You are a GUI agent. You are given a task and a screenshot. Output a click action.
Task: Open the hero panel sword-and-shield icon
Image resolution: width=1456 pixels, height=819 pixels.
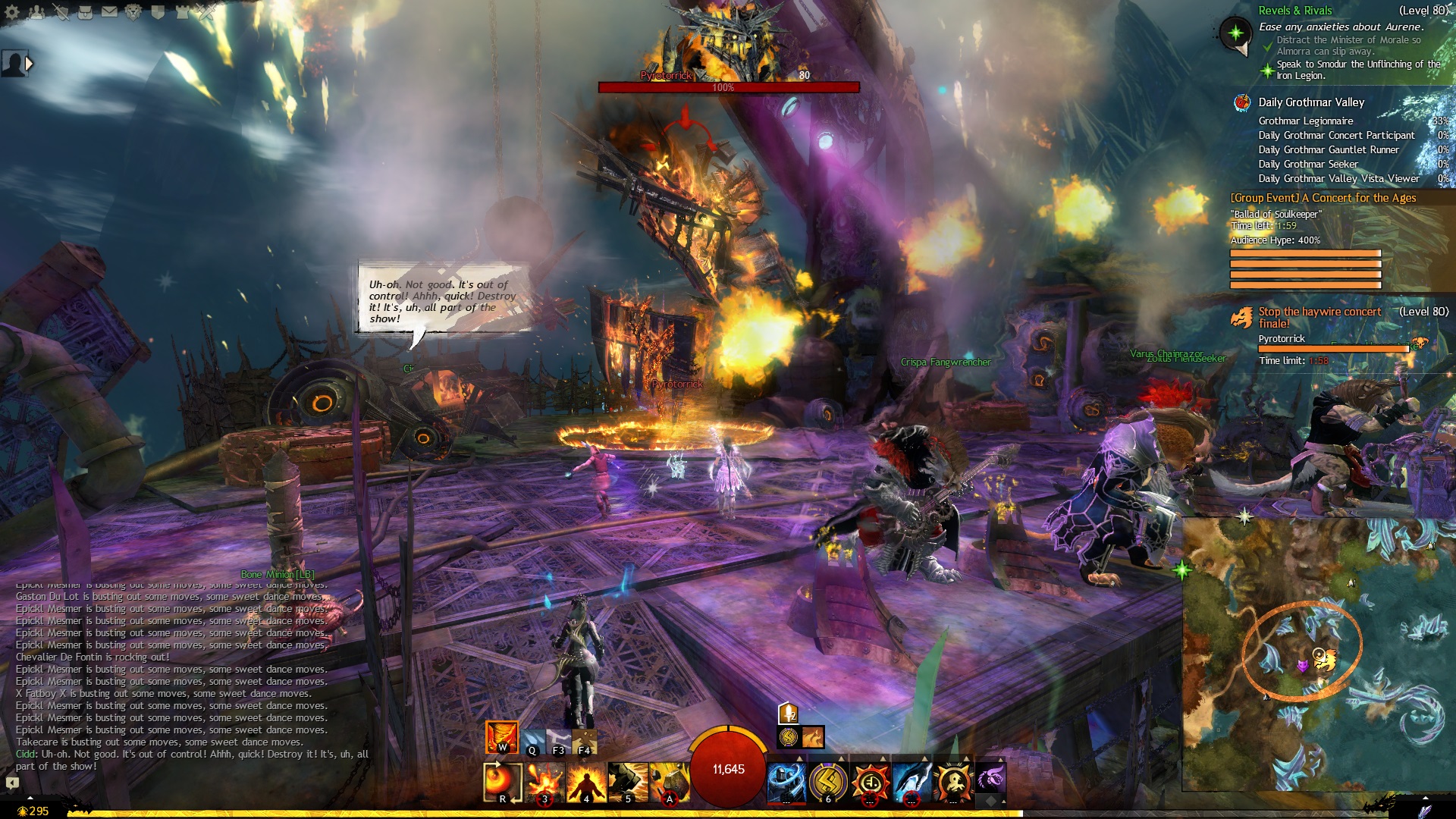point(61,12)
